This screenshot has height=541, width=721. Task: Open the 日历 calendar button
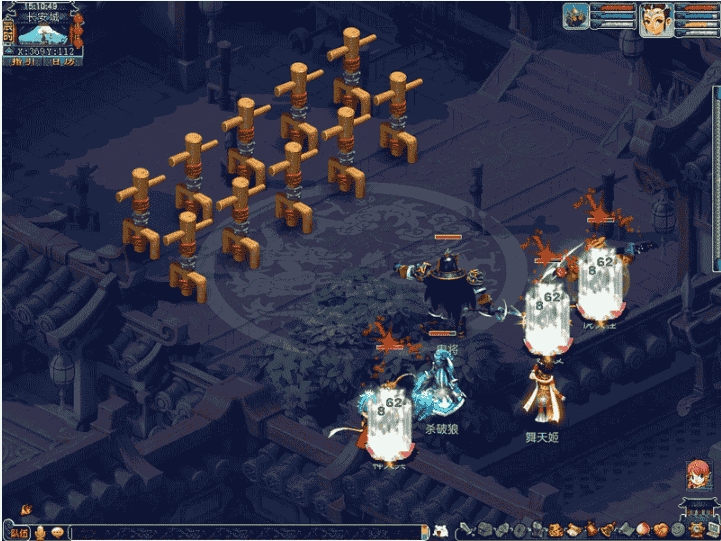click(x=62, y=61)
